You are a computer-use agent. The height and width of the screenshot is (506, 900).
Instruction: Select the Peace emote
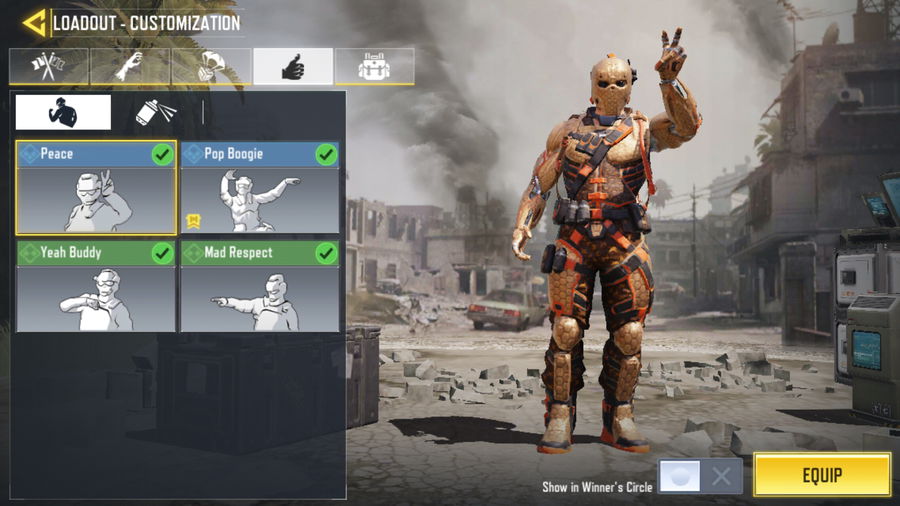(x=96, y=188)
